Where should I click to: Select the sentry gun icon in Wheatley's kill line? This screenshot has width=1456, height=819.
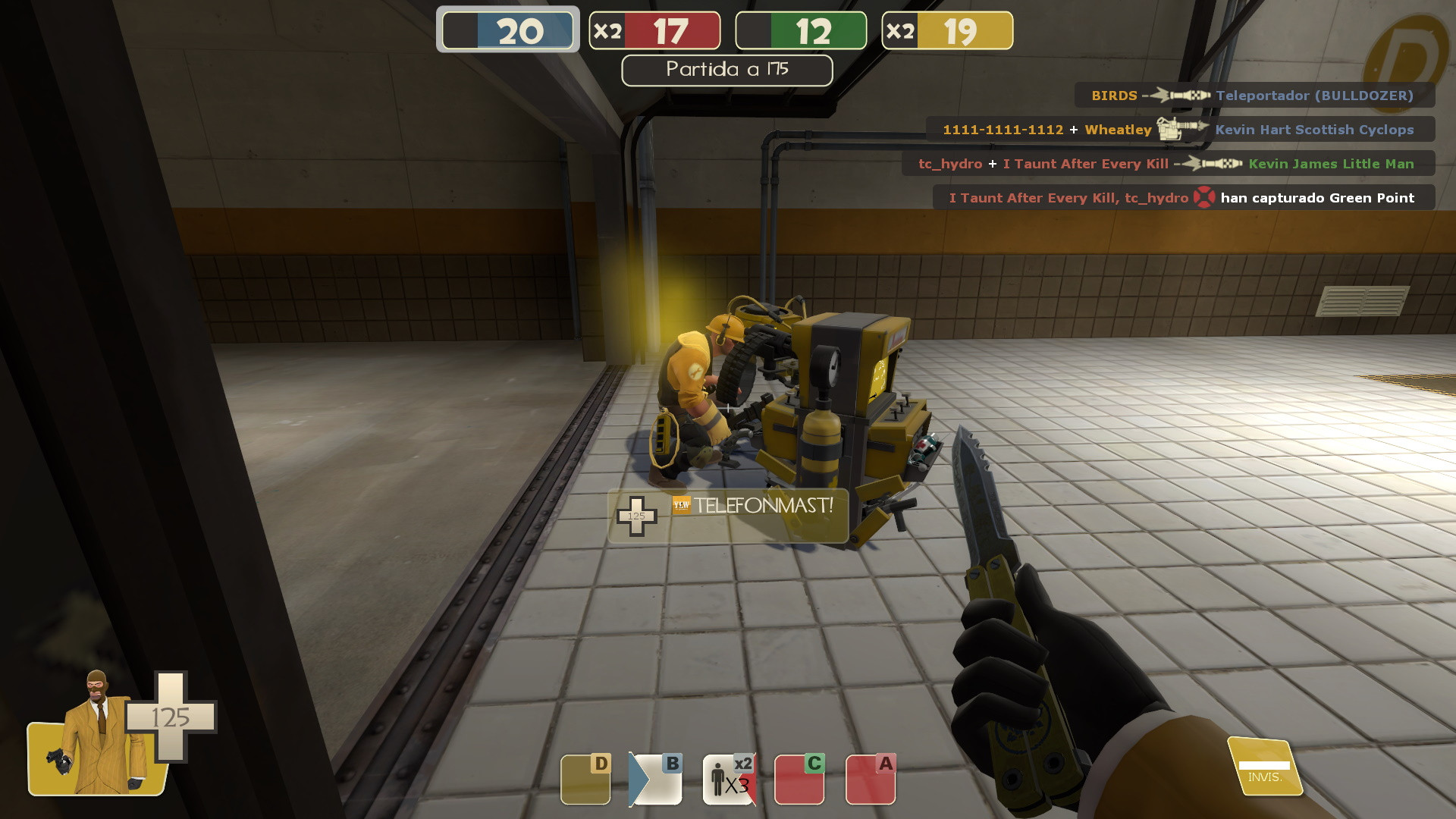point(1178,129)
